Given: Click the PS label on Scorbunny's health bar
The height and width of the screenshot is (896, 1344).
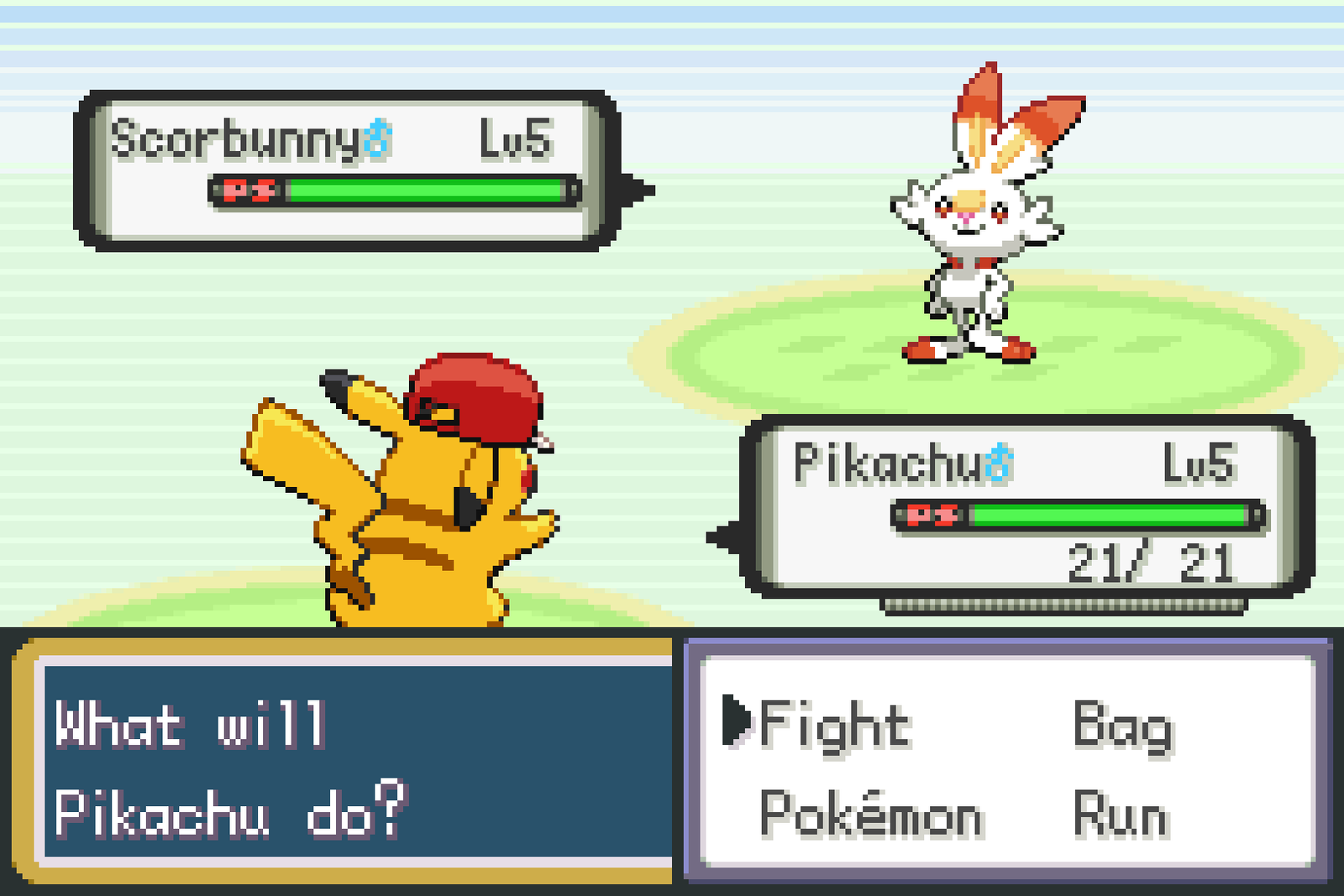Looking at the screenshot, I should [249, 191].
